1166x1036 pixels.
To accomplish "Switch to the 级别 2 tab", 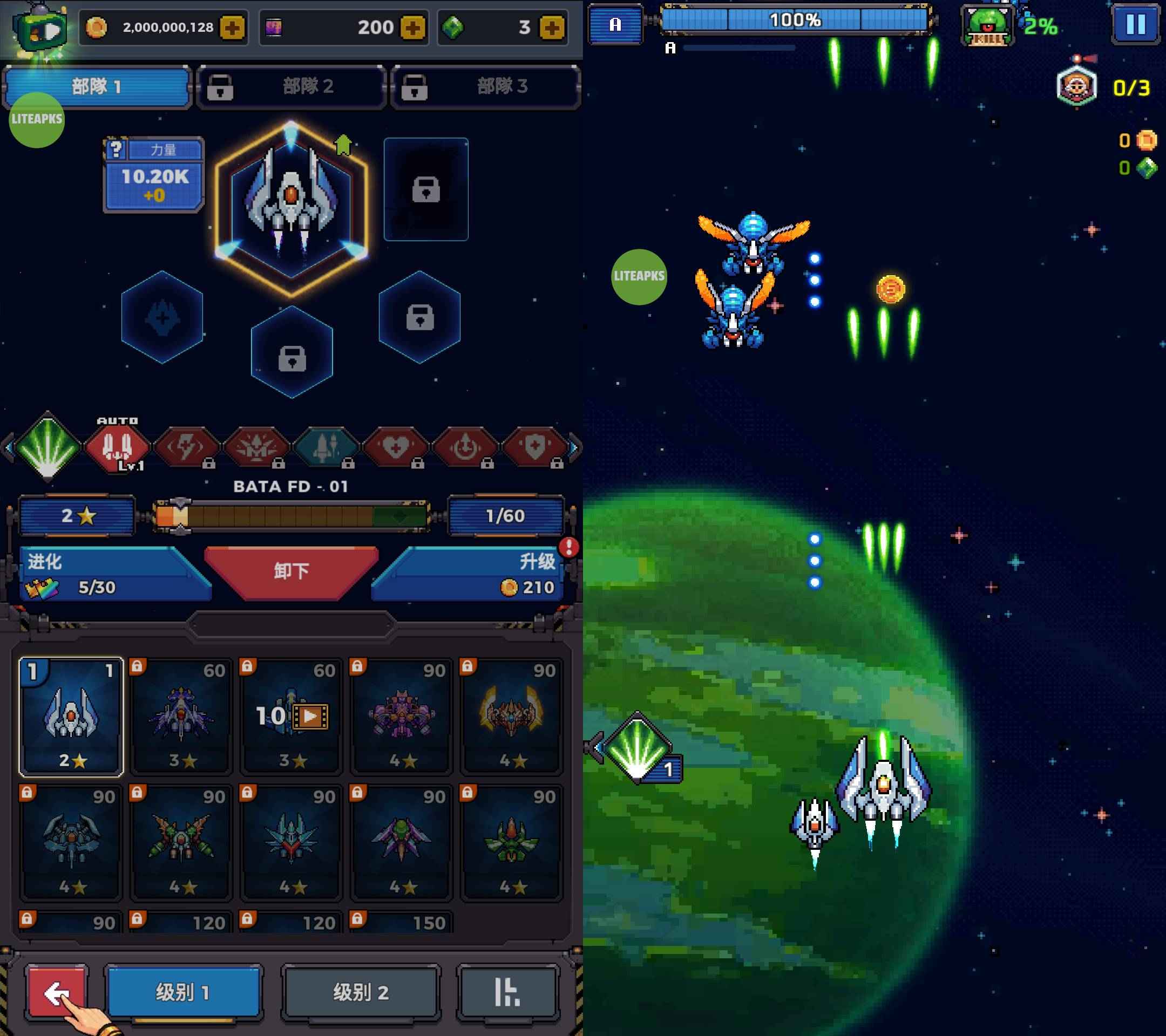I will point(361,992).
